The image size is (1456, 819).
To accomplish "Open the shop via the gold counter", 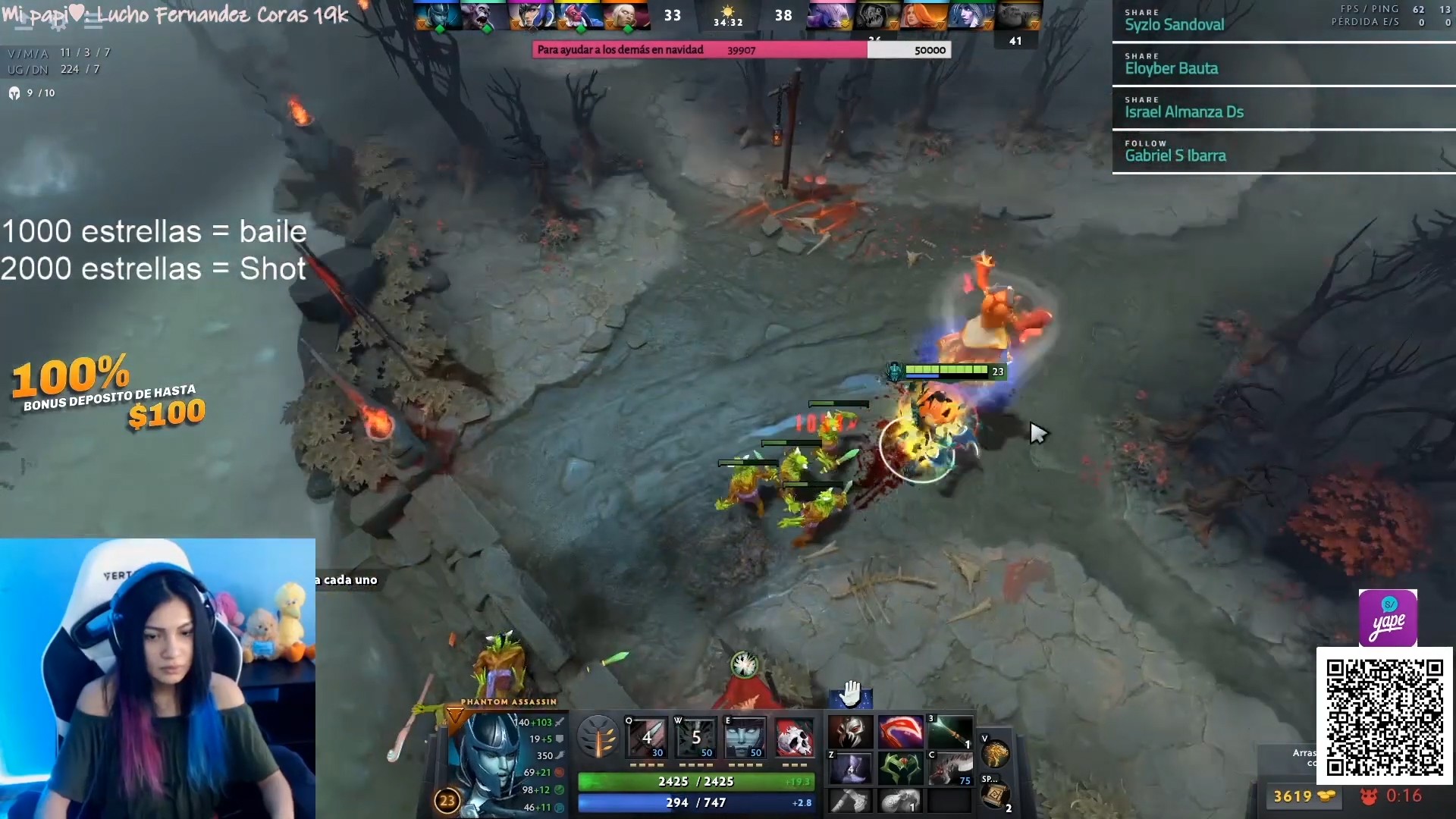I will (1303, 796).
